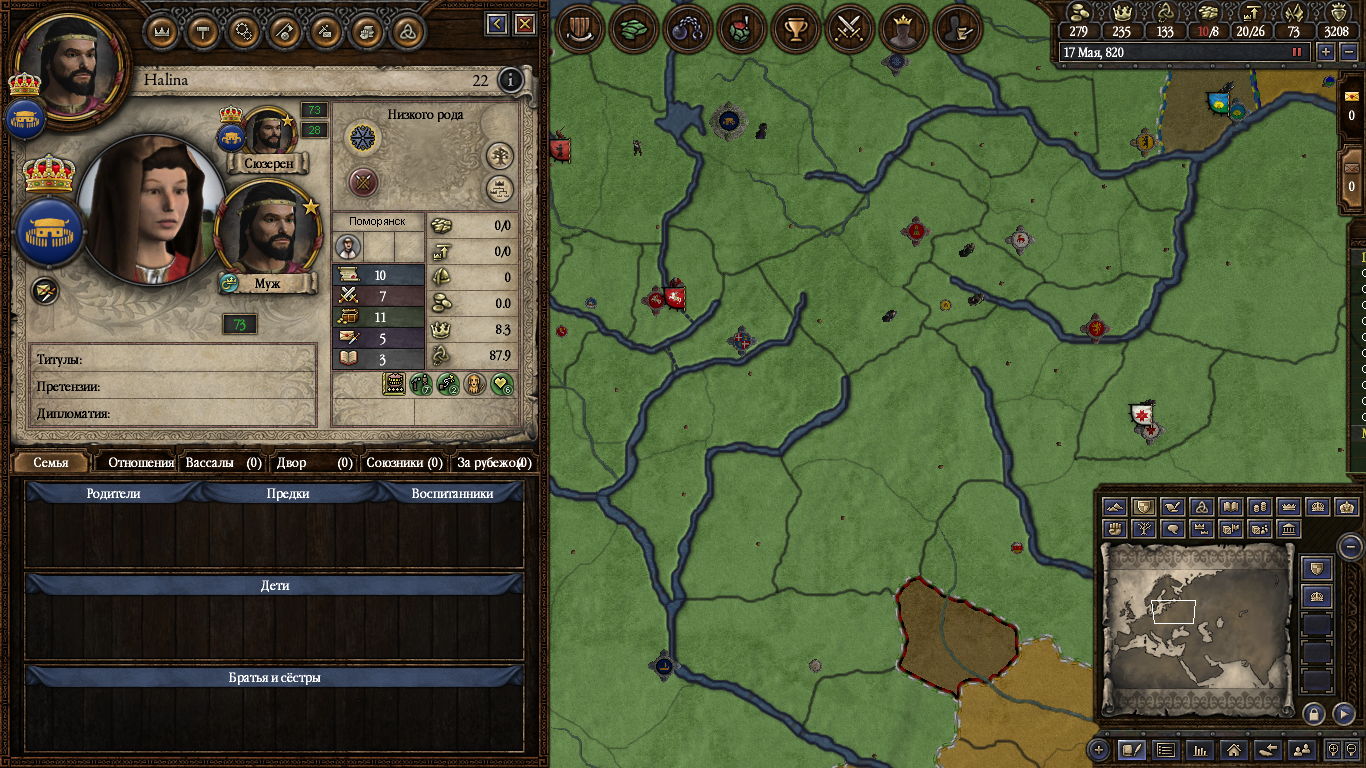The image size is (1366, 768).
Task: Open the ledger bar-chart button
Action: click(1200, 748)
